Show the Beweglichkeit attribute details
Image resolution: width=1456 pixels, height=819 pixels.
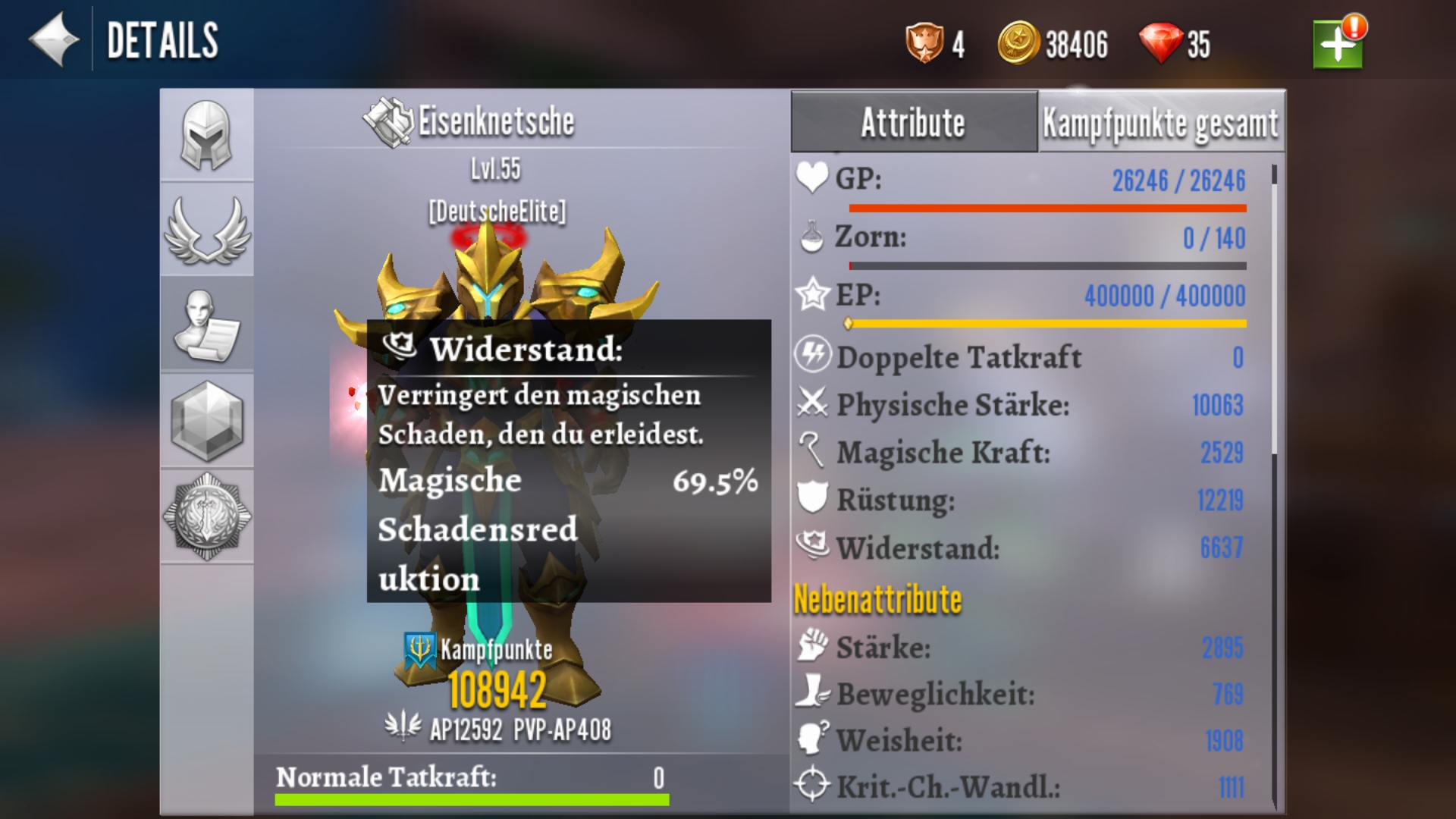coord(1020,694)
